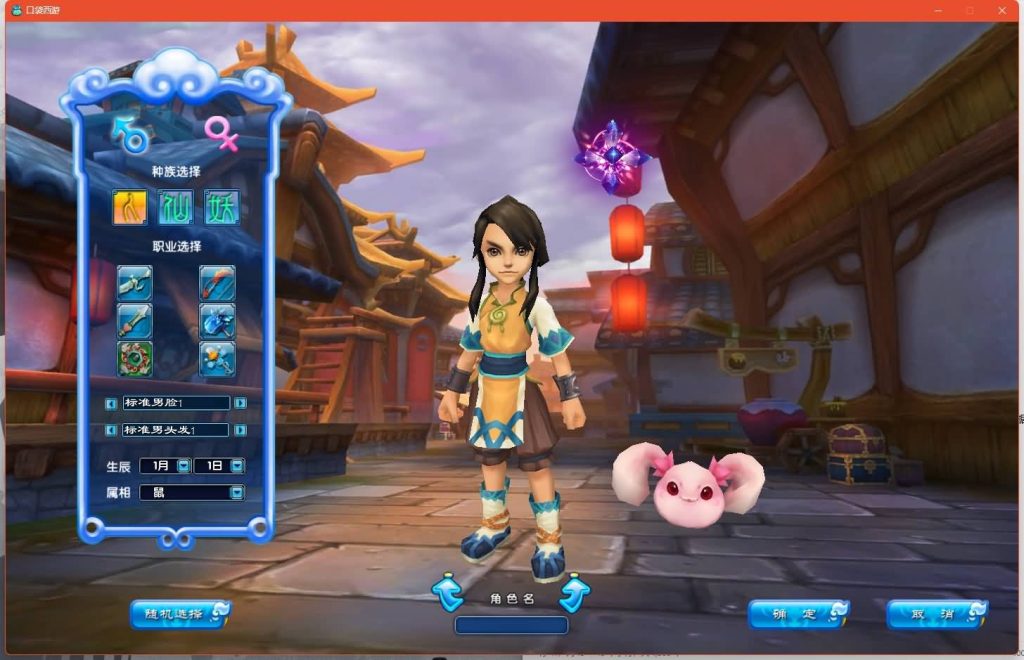
Task: Choose the pink female gender symbol
Action: click(221, 133)
